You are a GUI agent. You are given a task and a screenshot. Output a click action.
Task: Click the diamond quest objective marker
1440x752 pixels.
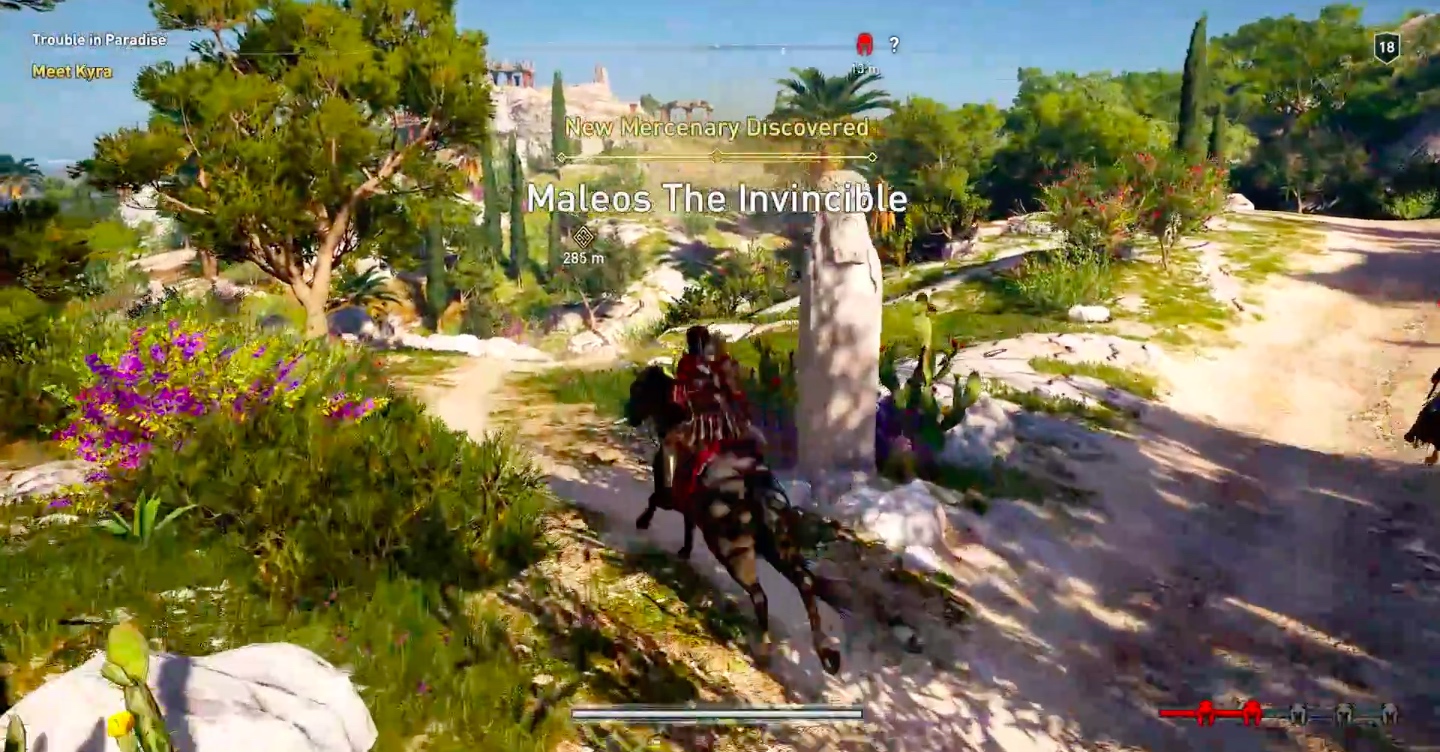point(583,236)
